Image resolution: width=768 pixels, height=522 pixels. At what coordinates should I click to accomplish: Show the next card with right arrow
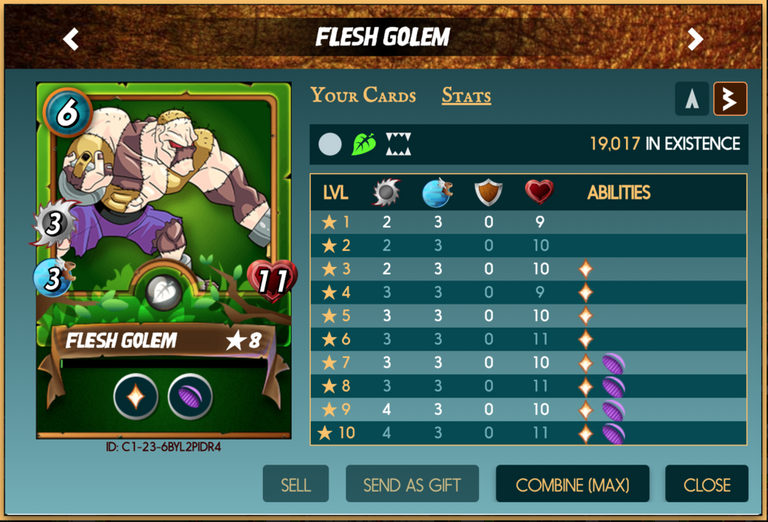point(695,39)
